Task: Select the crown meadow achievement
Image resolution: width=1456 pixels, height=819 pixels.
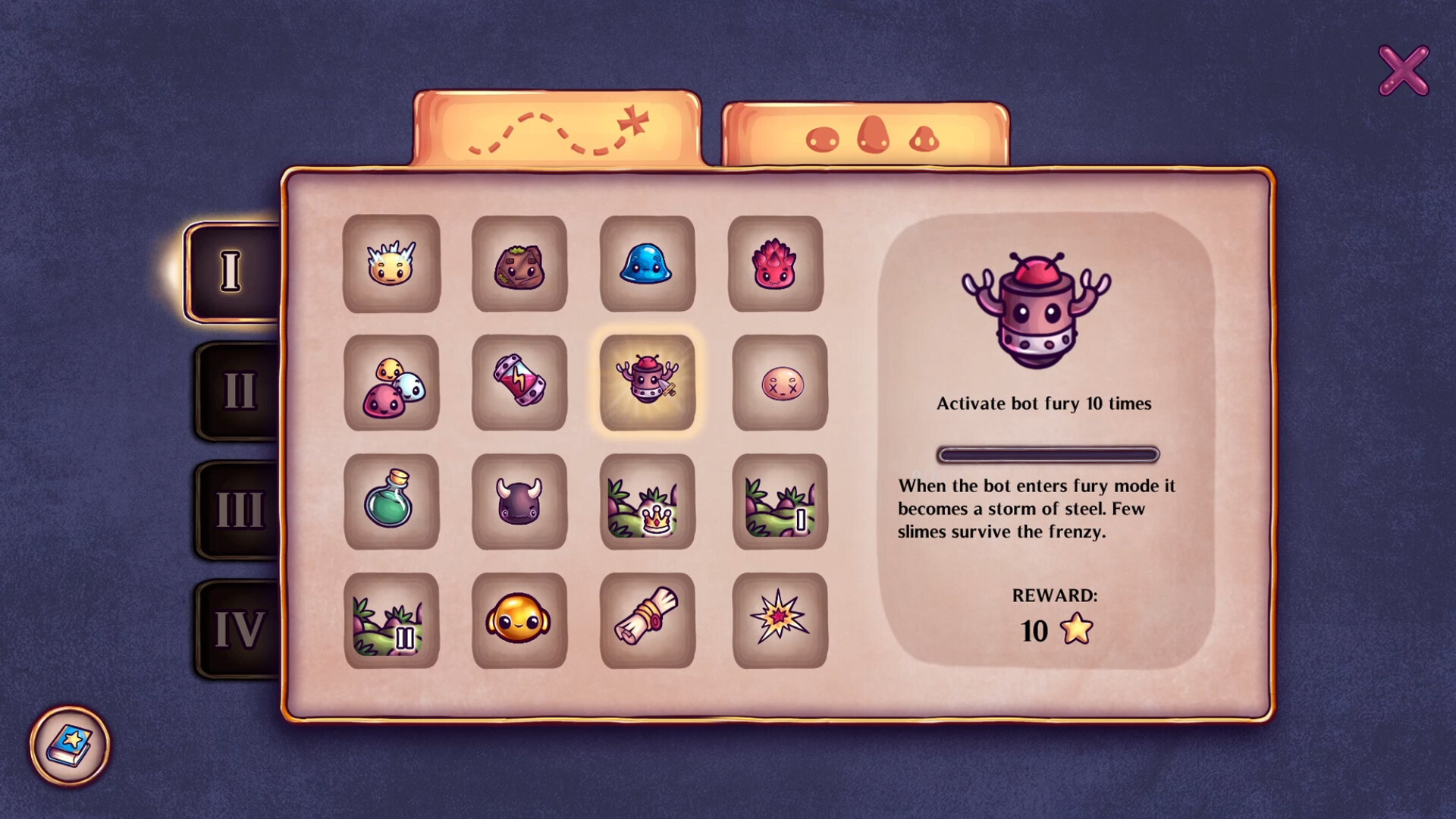Action: pyautogui.click(x=648, y=503)
